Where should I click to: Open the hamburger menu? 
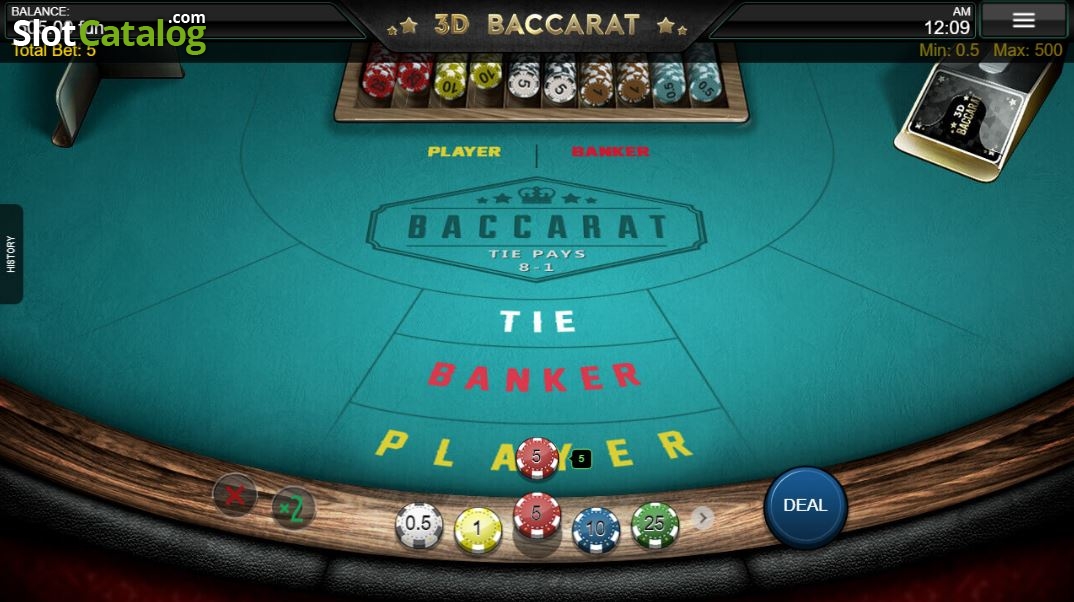(1023, 20)
